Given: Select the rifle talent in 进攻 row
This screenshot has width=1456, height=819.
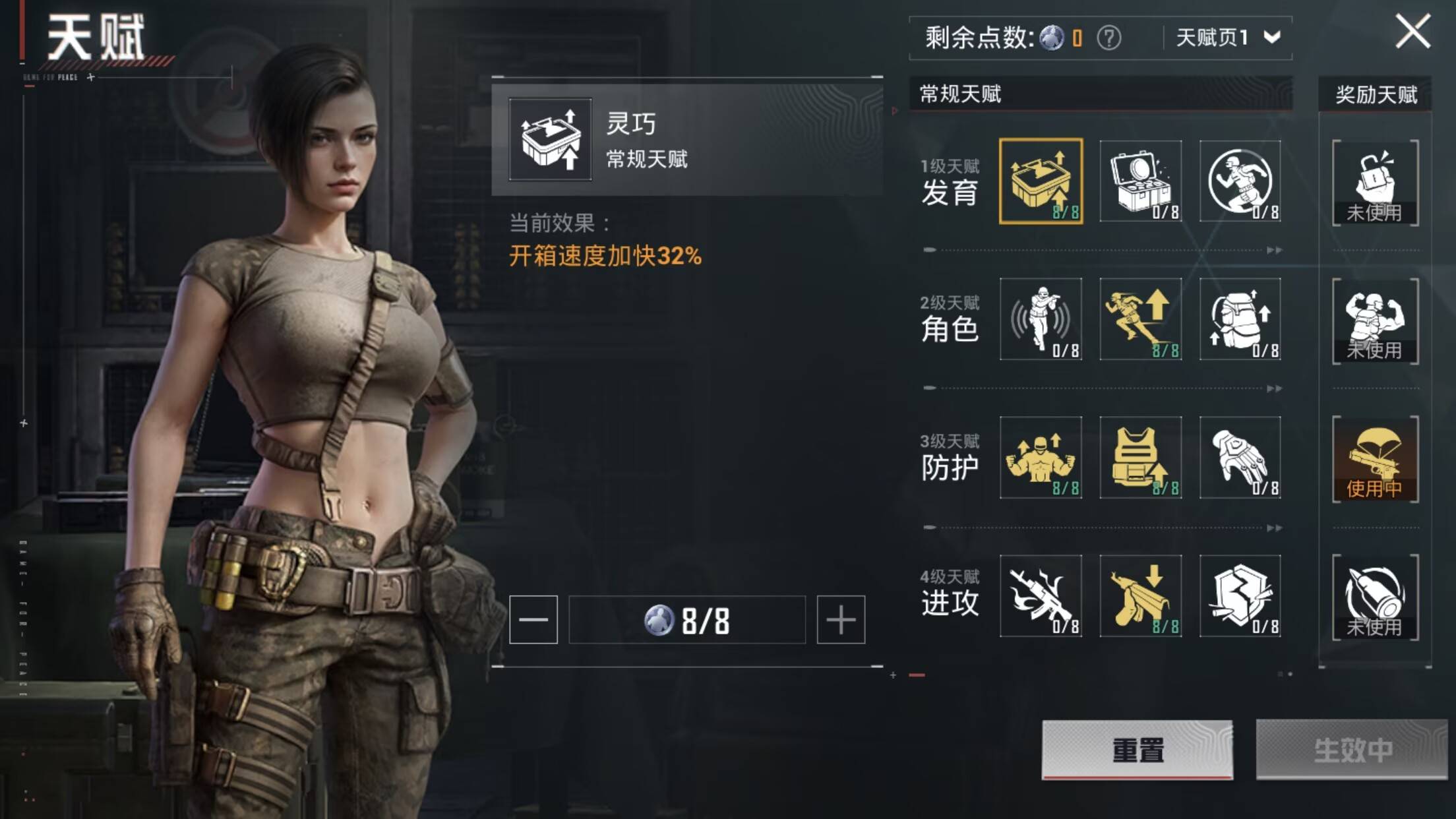Looking at the screenshot, I should tap(1043, 597).
